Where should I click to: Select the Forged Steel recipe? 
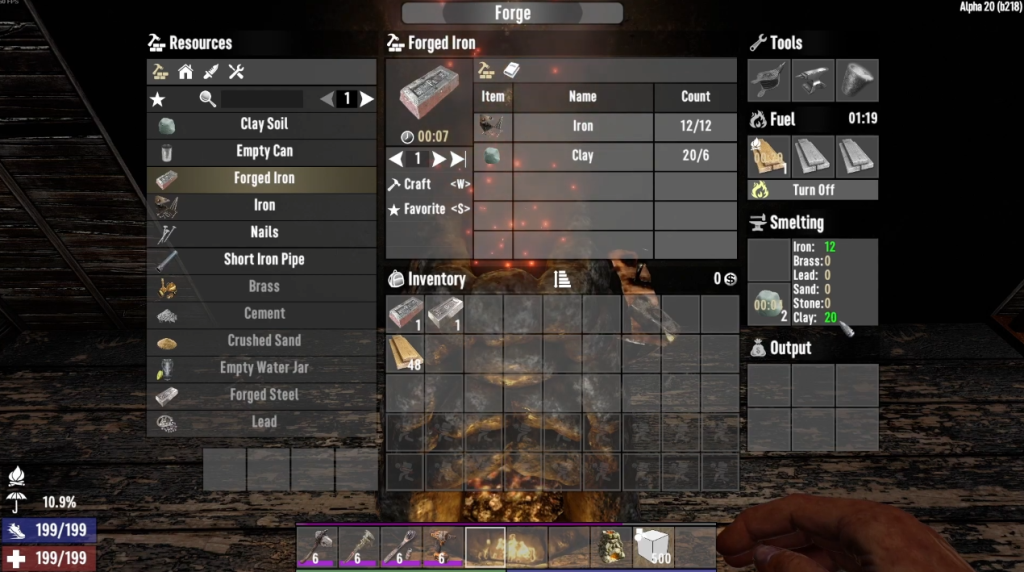263,395
